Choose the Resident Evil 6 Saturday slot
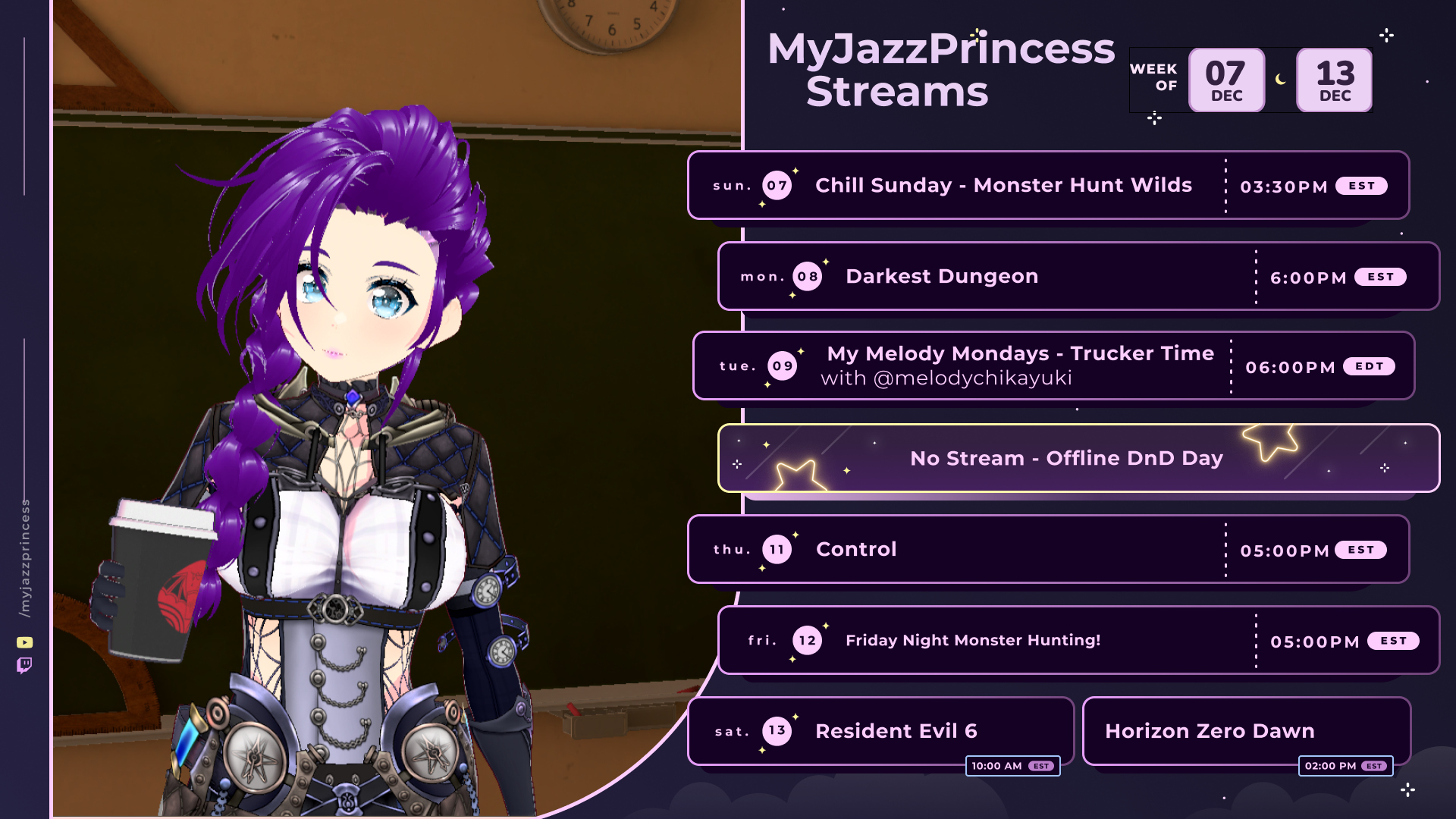 (x=896, y=731)
